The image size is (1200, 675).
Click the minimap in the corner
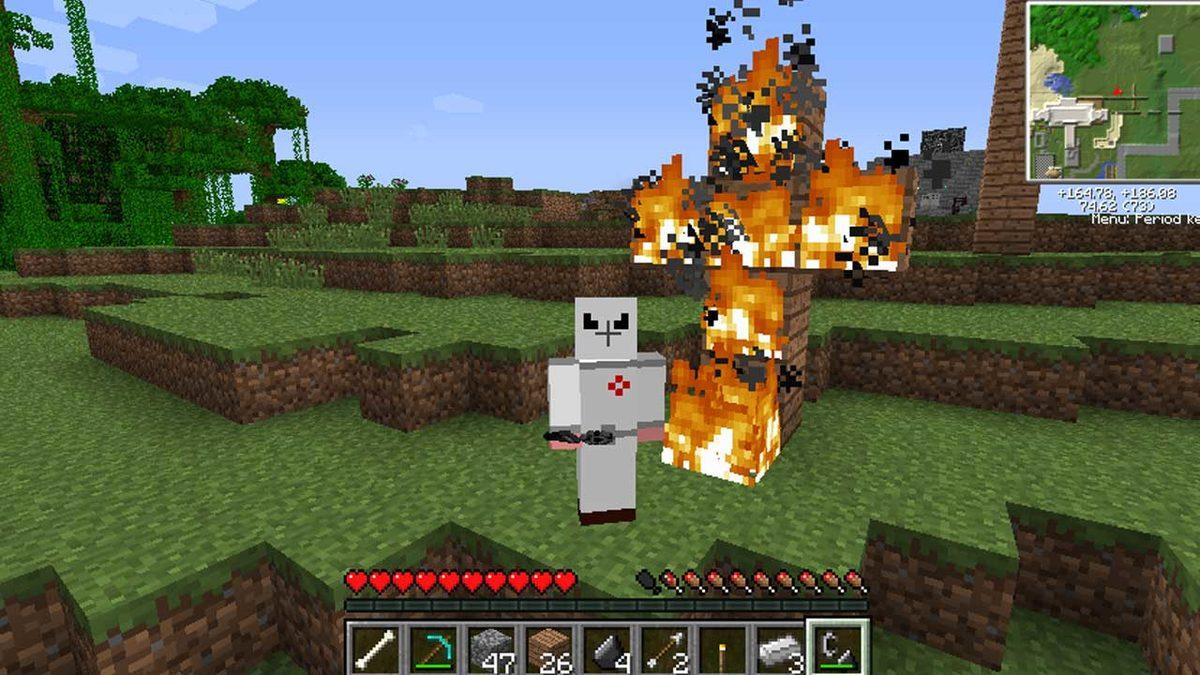[1113, 92]
